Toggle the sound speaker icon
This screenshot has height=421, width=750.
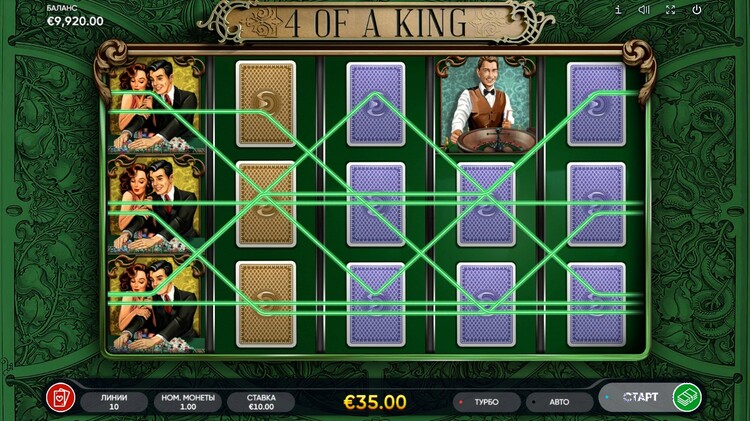pyautogui.click(x=644, y=10)
